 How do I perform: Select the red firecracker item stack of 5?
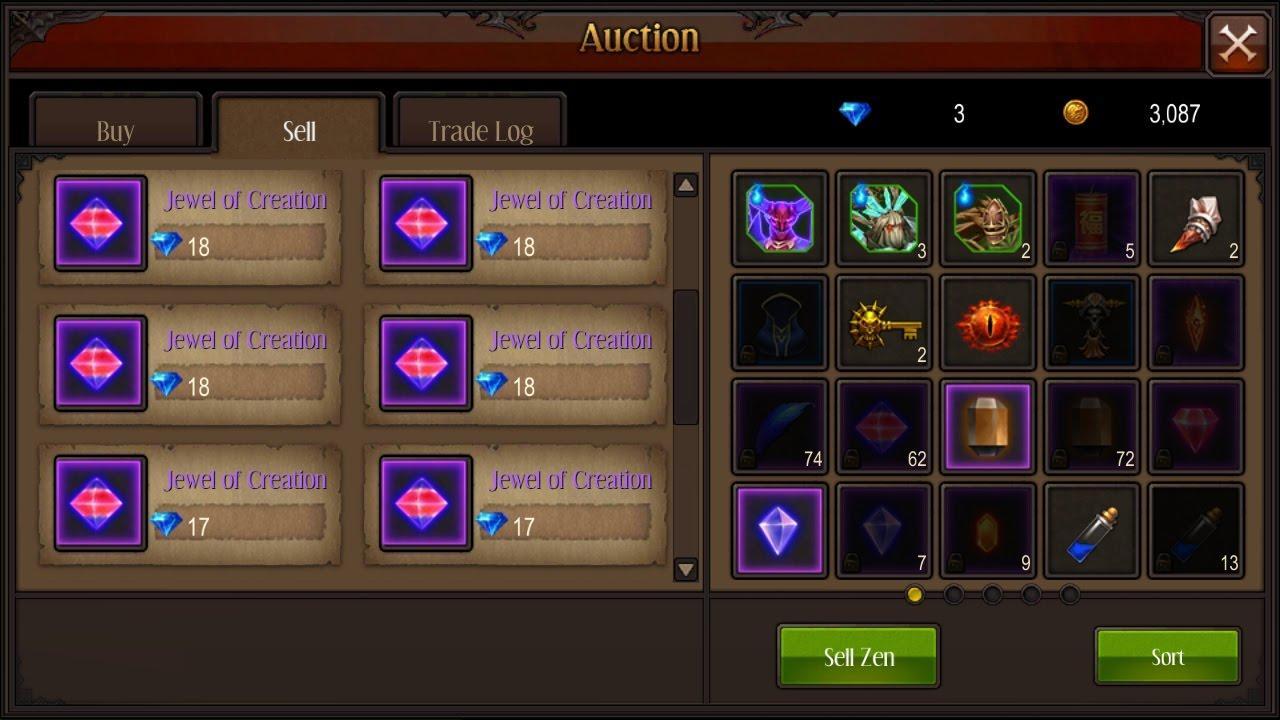click(x=1091, y=218)
